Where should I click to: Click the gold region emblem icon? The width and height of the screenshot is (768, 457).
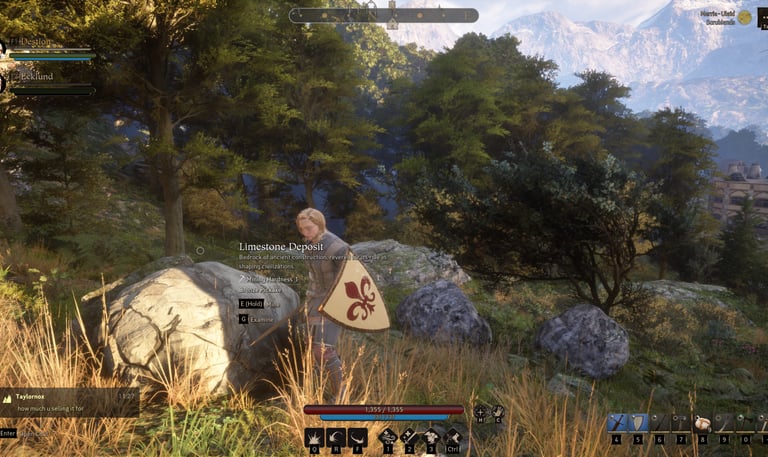tap(745, 17)
